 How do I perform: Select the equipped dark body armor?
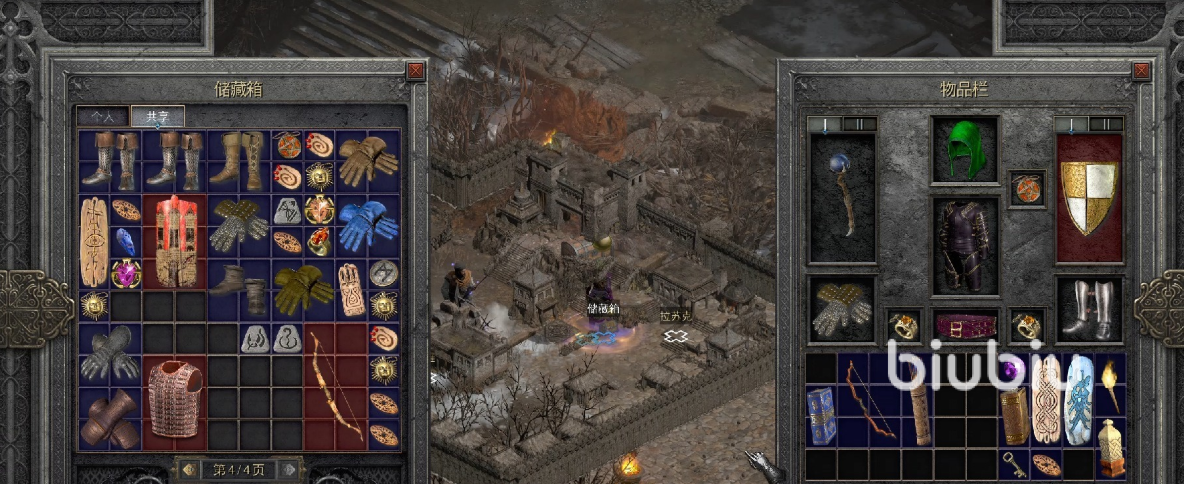(964, 245)
